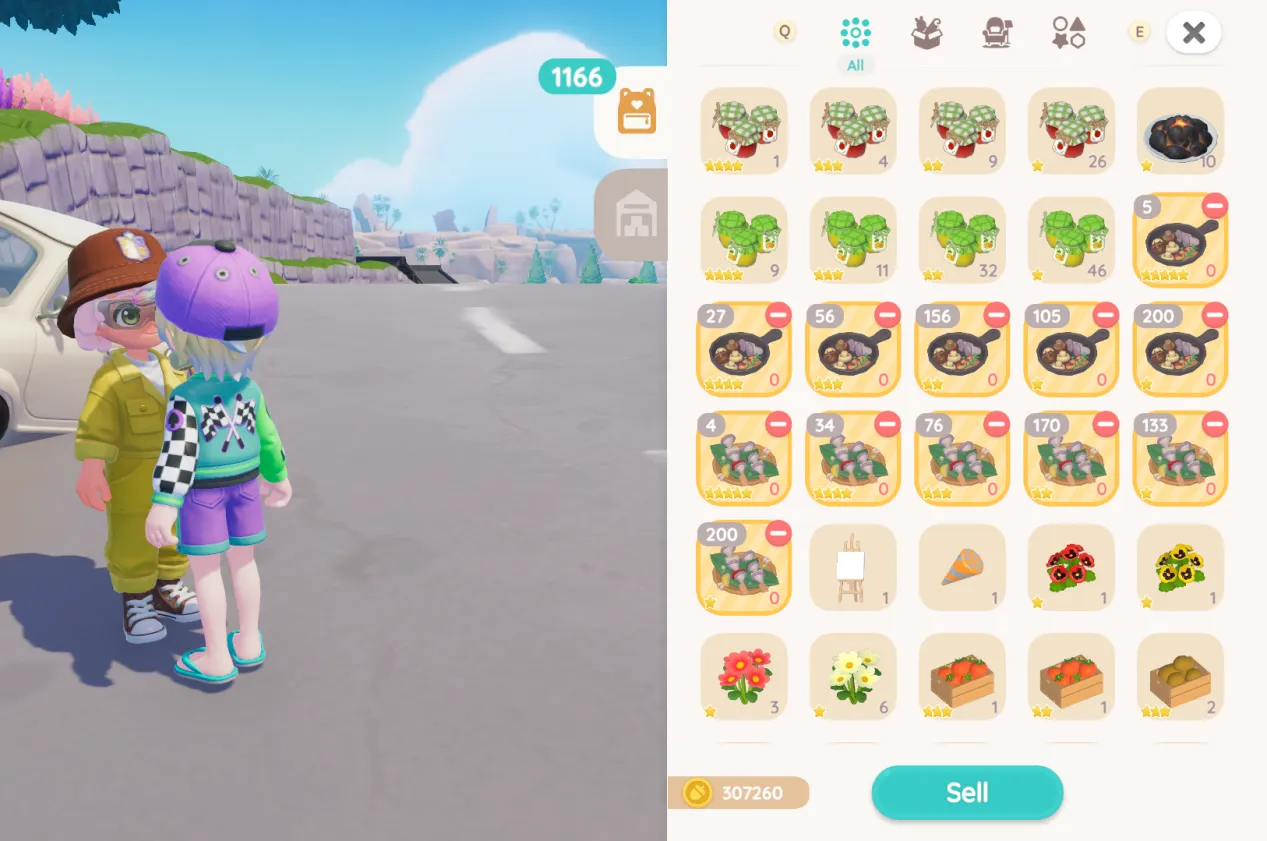Image resolution: width=1267 pixels, height=841 pixels.
Task: Sell the selected items
Action: coord(966,793)
